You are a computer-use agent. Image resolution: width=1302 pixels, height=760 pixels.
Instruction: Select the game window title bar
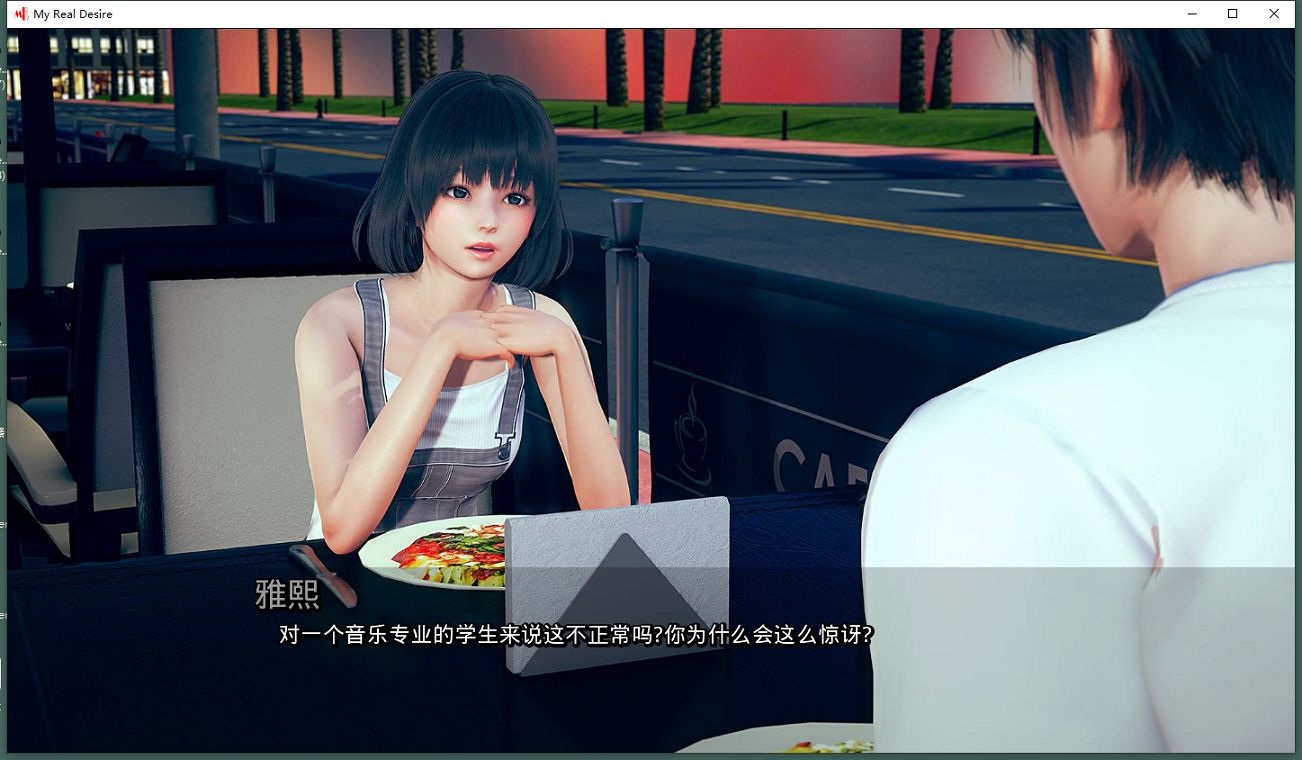pyautogui.click(x=600, y=13)
